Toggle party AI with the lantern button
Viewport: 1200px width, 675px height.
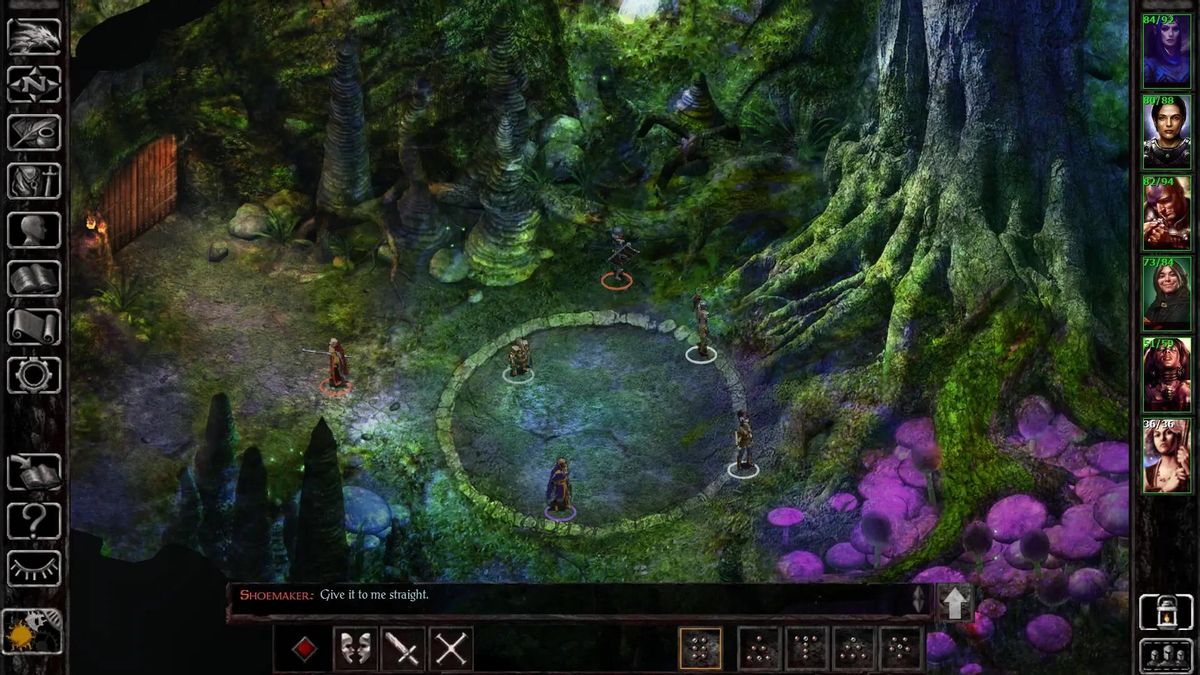[1166, 611]
